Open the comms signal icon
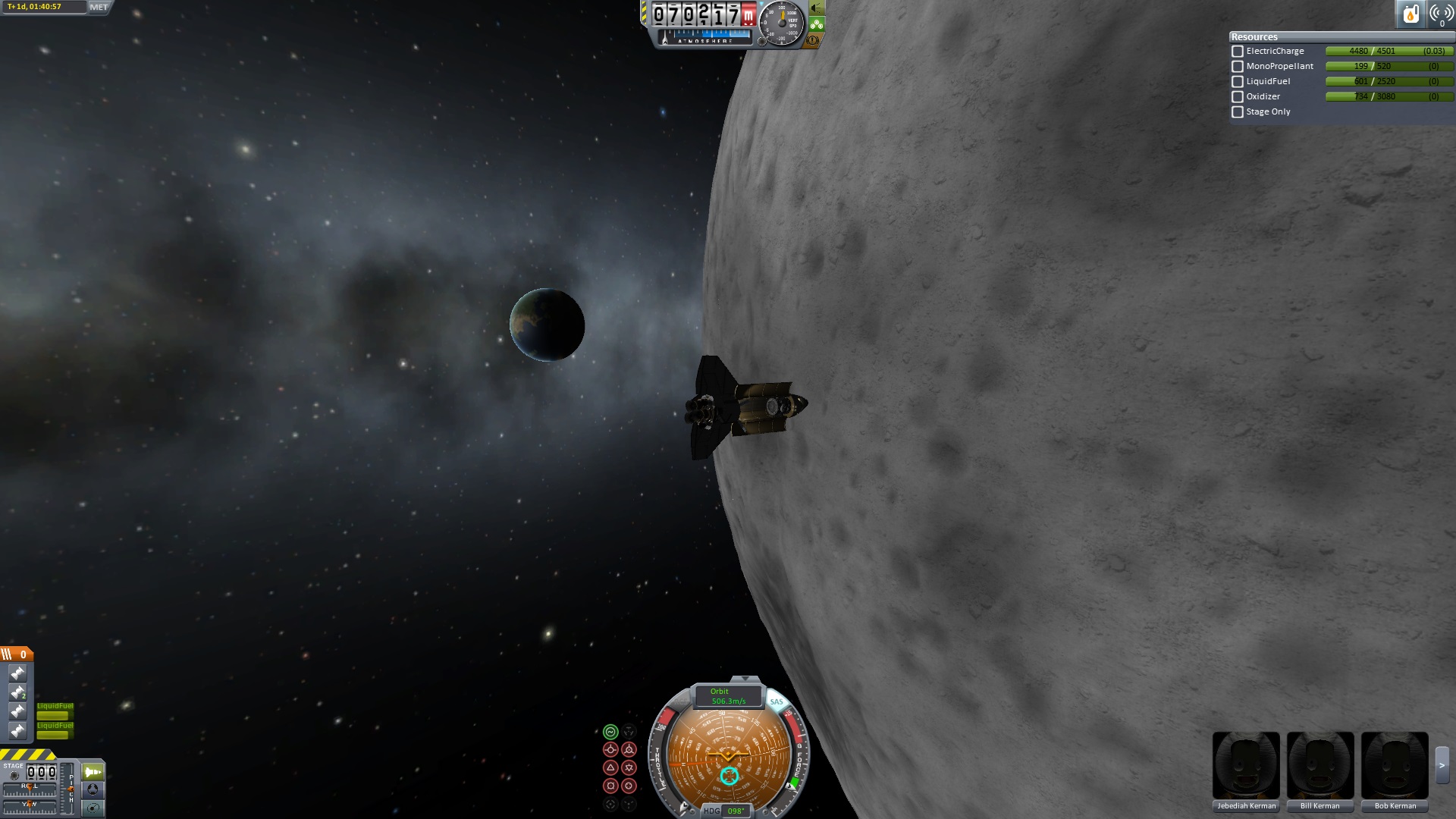1456x819 pixels. click(1441, 14)
